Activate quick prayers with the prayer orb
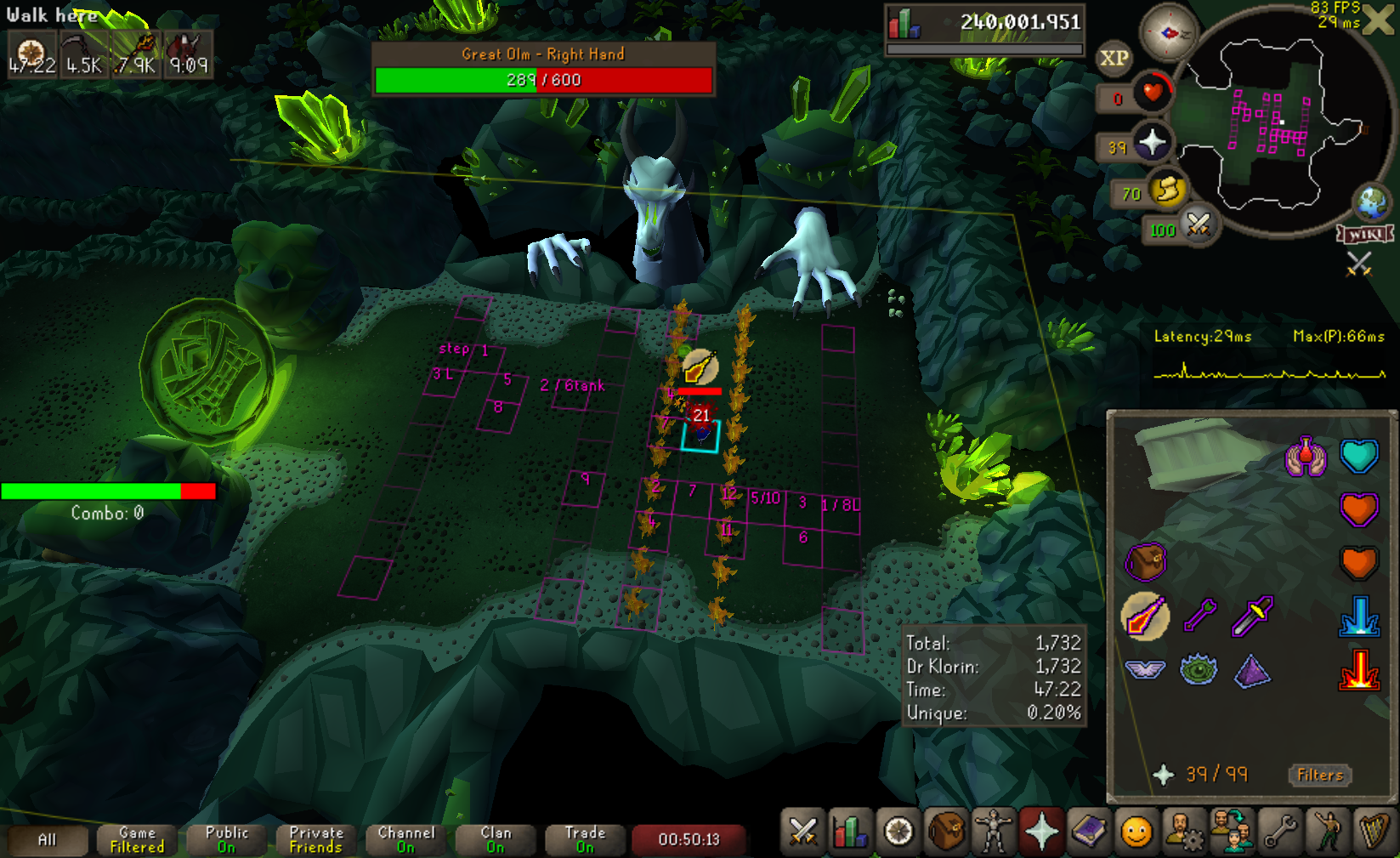1400x858 pixels. (1152, 142)
